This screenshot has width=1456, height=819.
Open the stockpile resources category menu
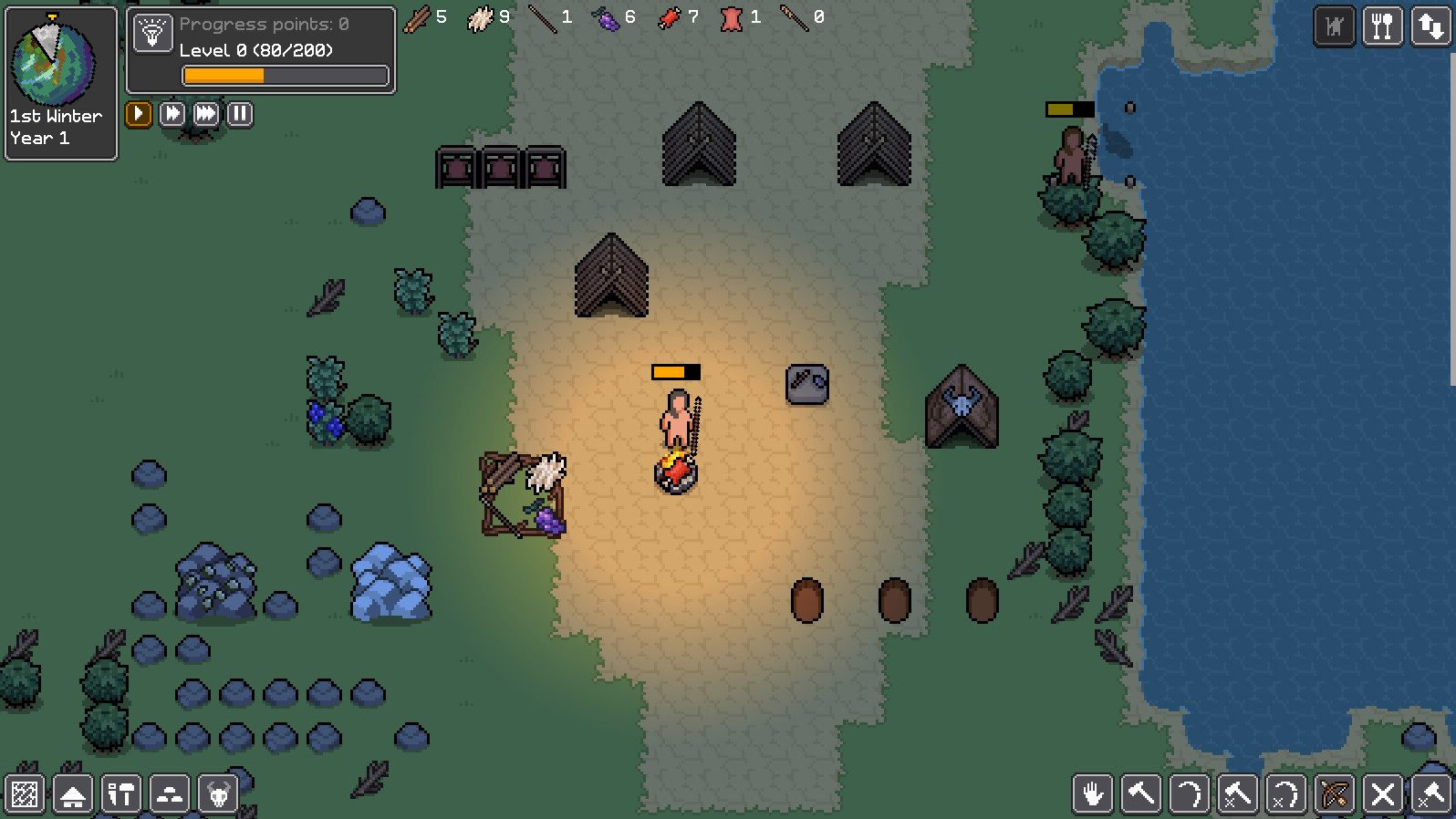click(x=170, y=794)
